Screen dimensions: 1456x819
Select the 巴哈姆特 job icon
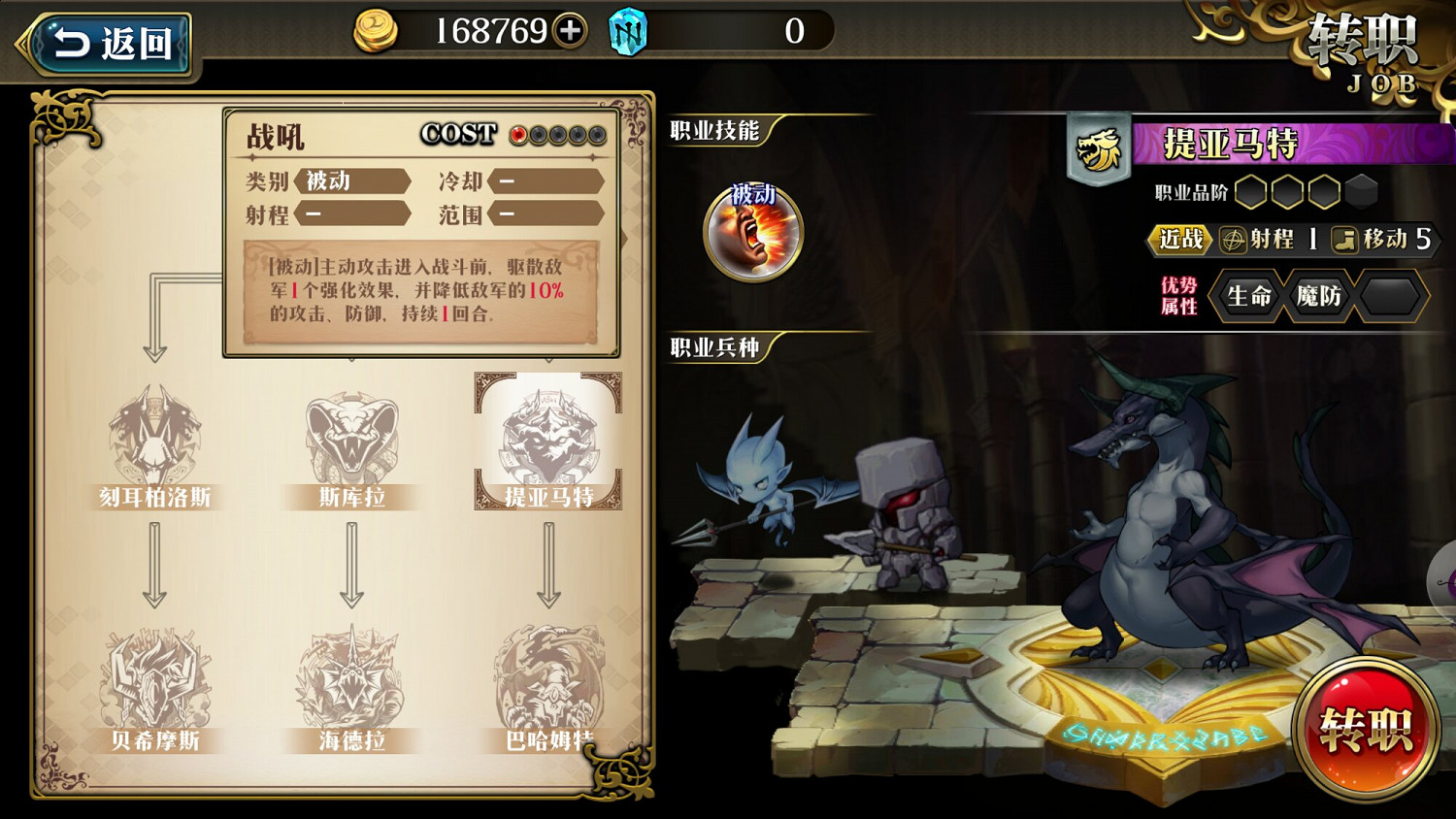click(x=548, y=684)
